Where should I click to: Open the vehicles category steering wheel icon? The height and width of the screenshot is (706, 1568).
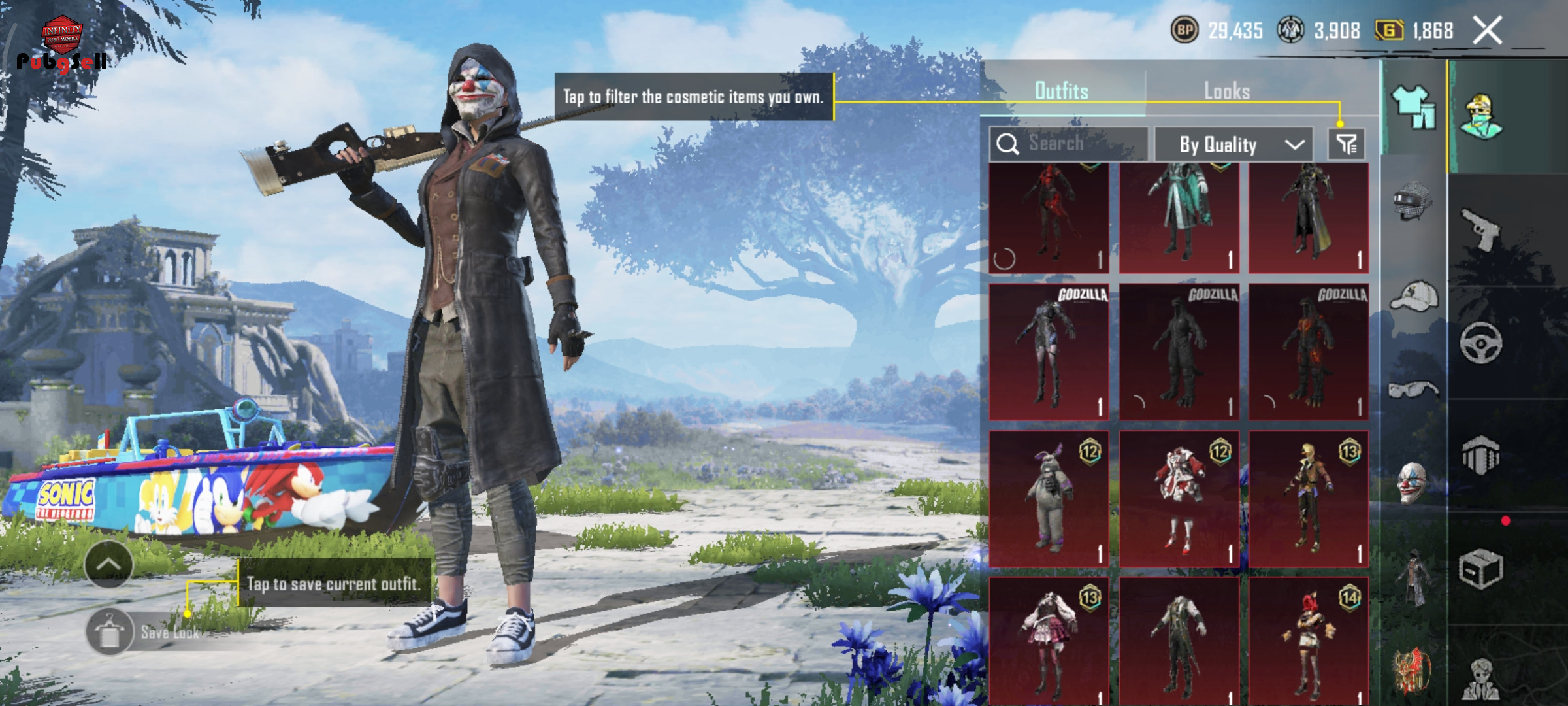(x=1480, y=343)
